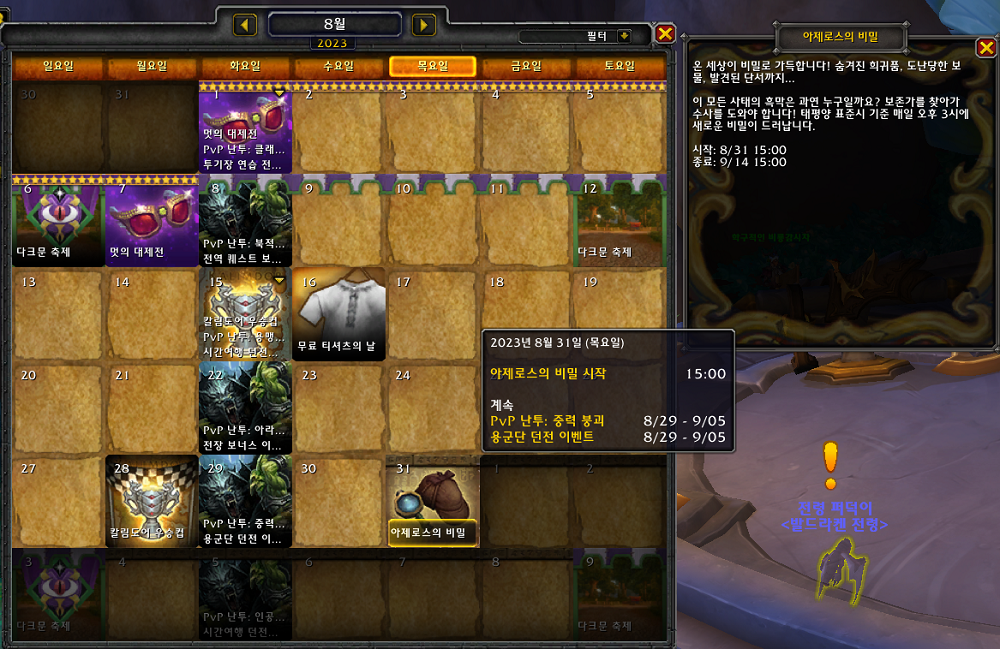The image size is (1000, 649).
Task: Close the calendar window
Action: tap(665, 34)
